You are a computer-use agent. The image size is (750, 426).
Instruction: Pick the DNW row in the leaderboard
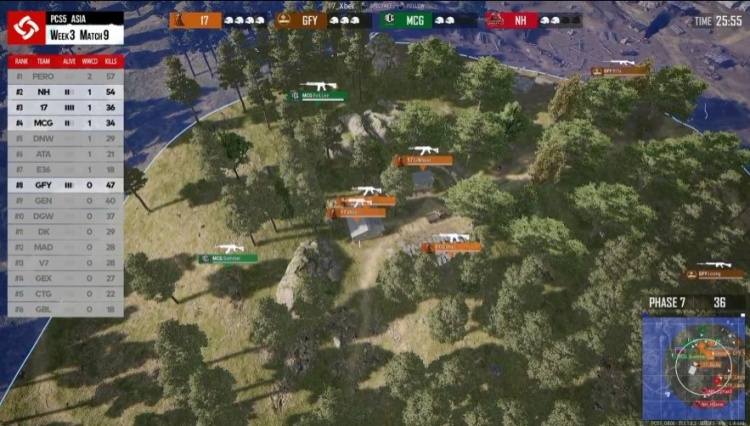point(66,138)
